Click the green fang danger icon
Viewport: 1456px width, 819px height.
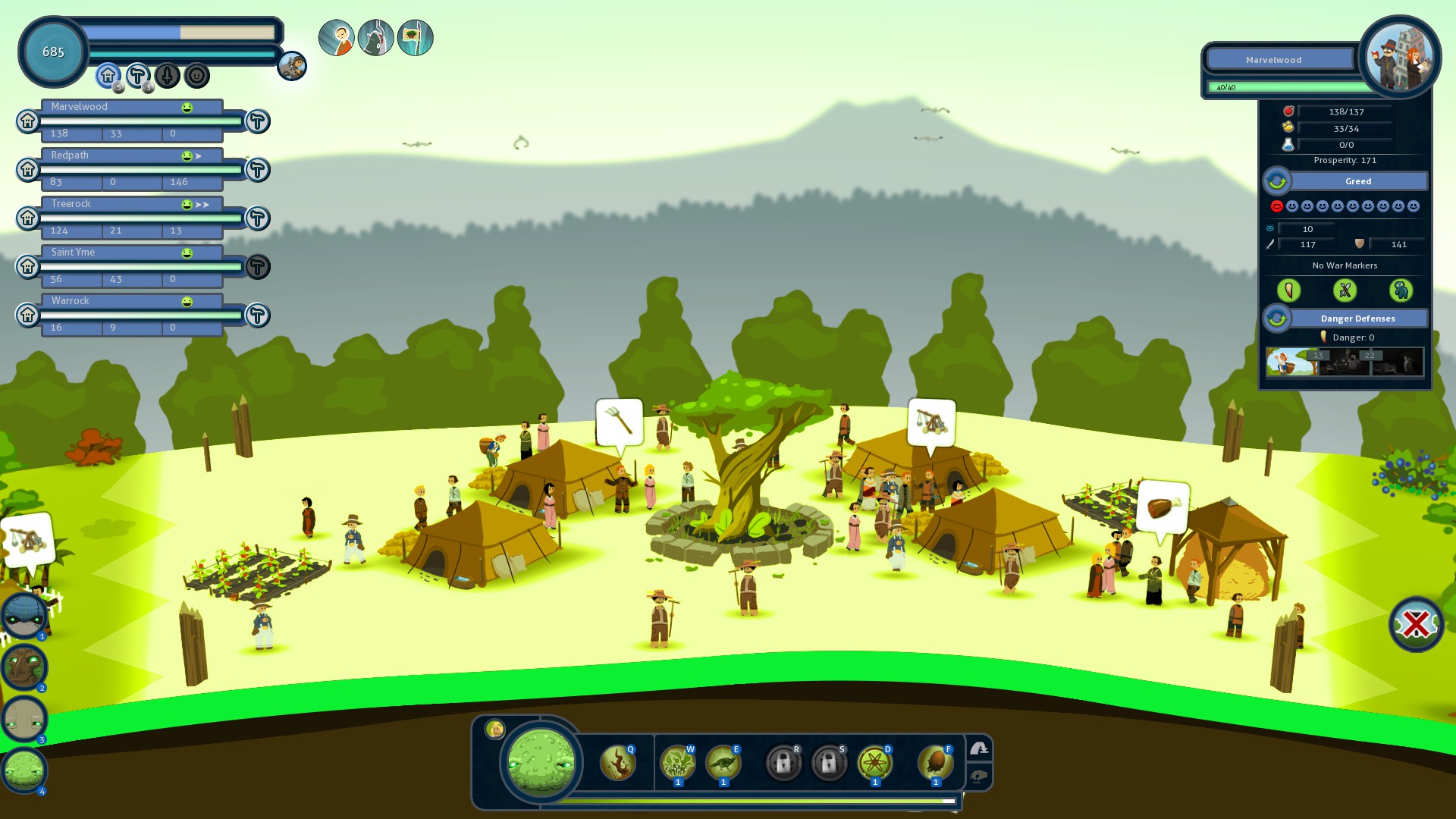[x=1288, y=290]
